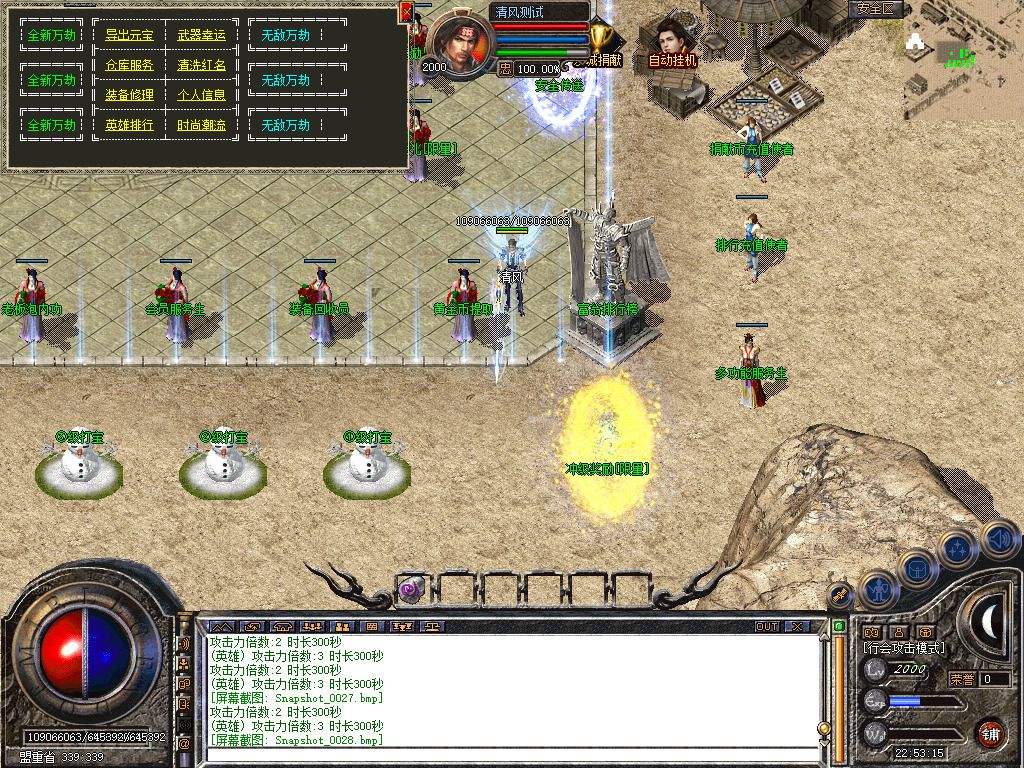This screenshot has height=768, width=1024.
Task: Toggle the 行会攻击模式 attack mode label
Action: click(903, 648)
